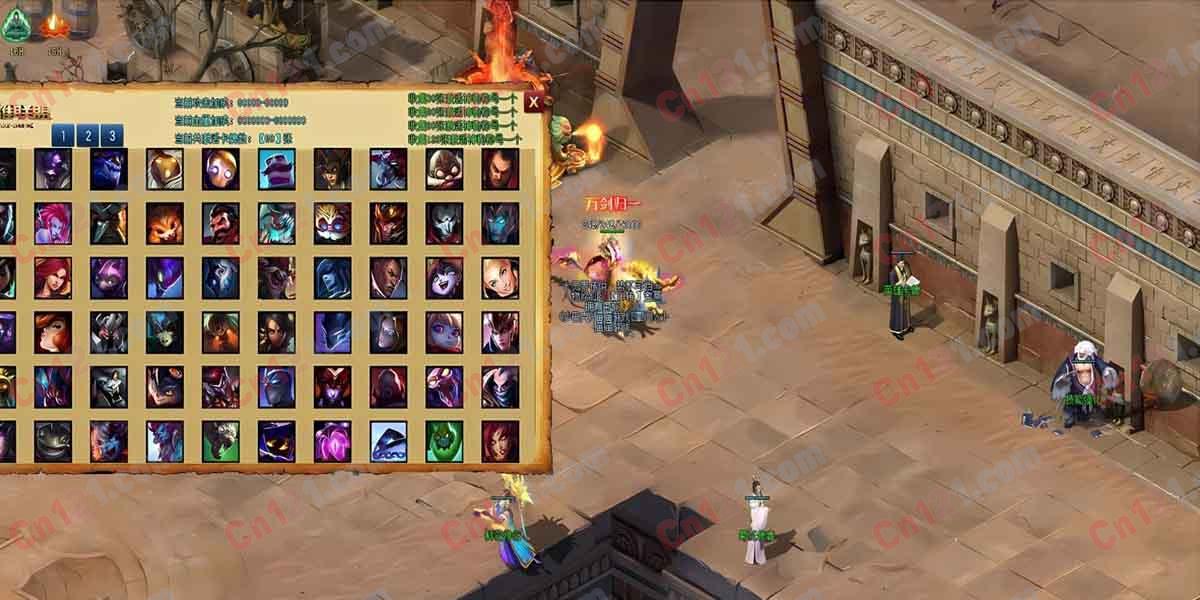The image size is (1200, 600).
Task: Select the golden-masked robot portrait with glowing eyes
Action: pyautogui.click(x=220, y=169)
